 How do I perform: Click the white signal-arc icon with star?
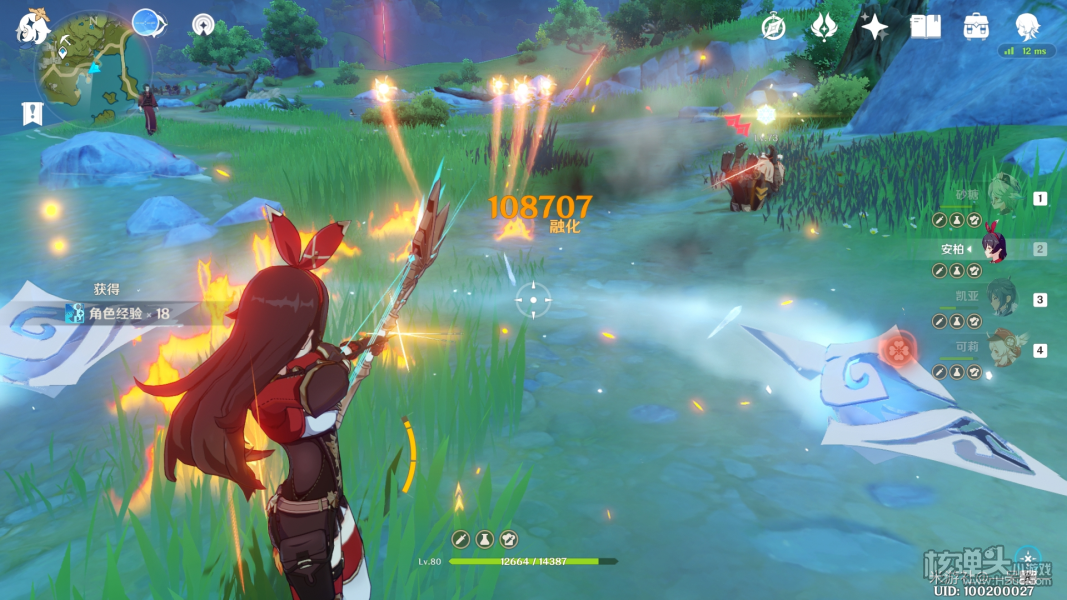(204, 26)
